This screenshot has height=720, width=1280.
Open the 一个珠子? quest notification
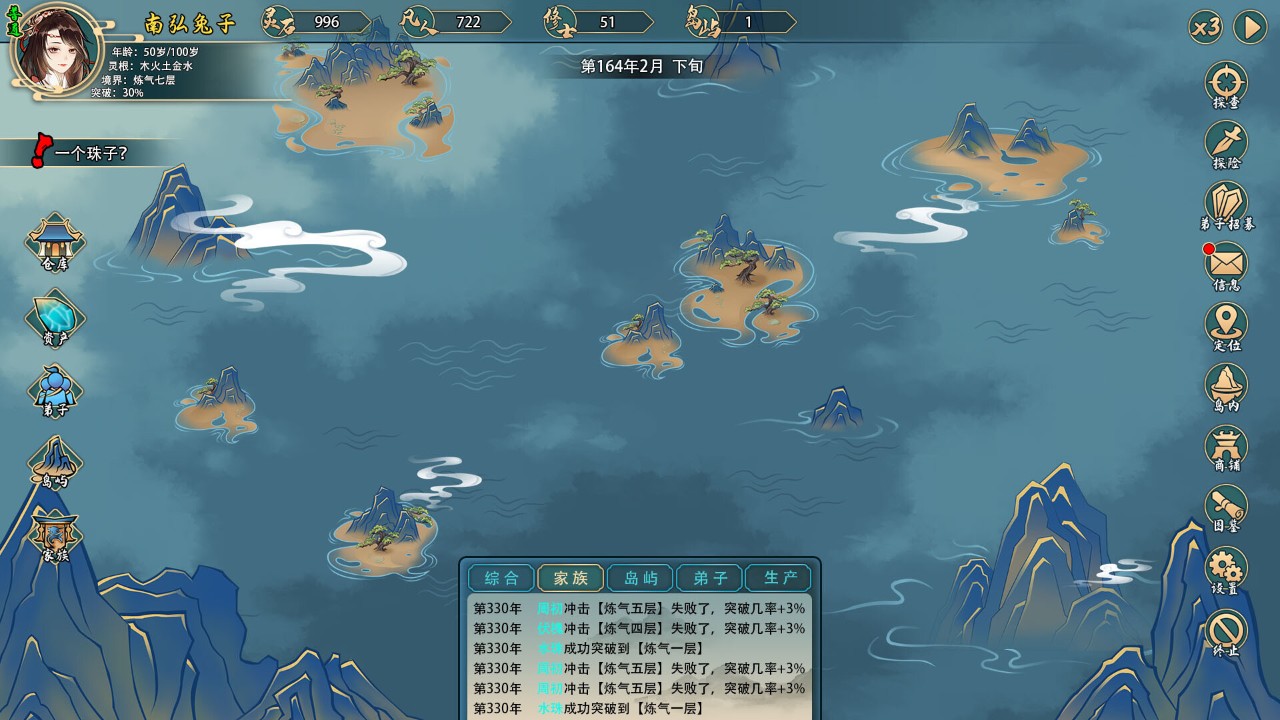pyautogui.click(x=90, y=154)
